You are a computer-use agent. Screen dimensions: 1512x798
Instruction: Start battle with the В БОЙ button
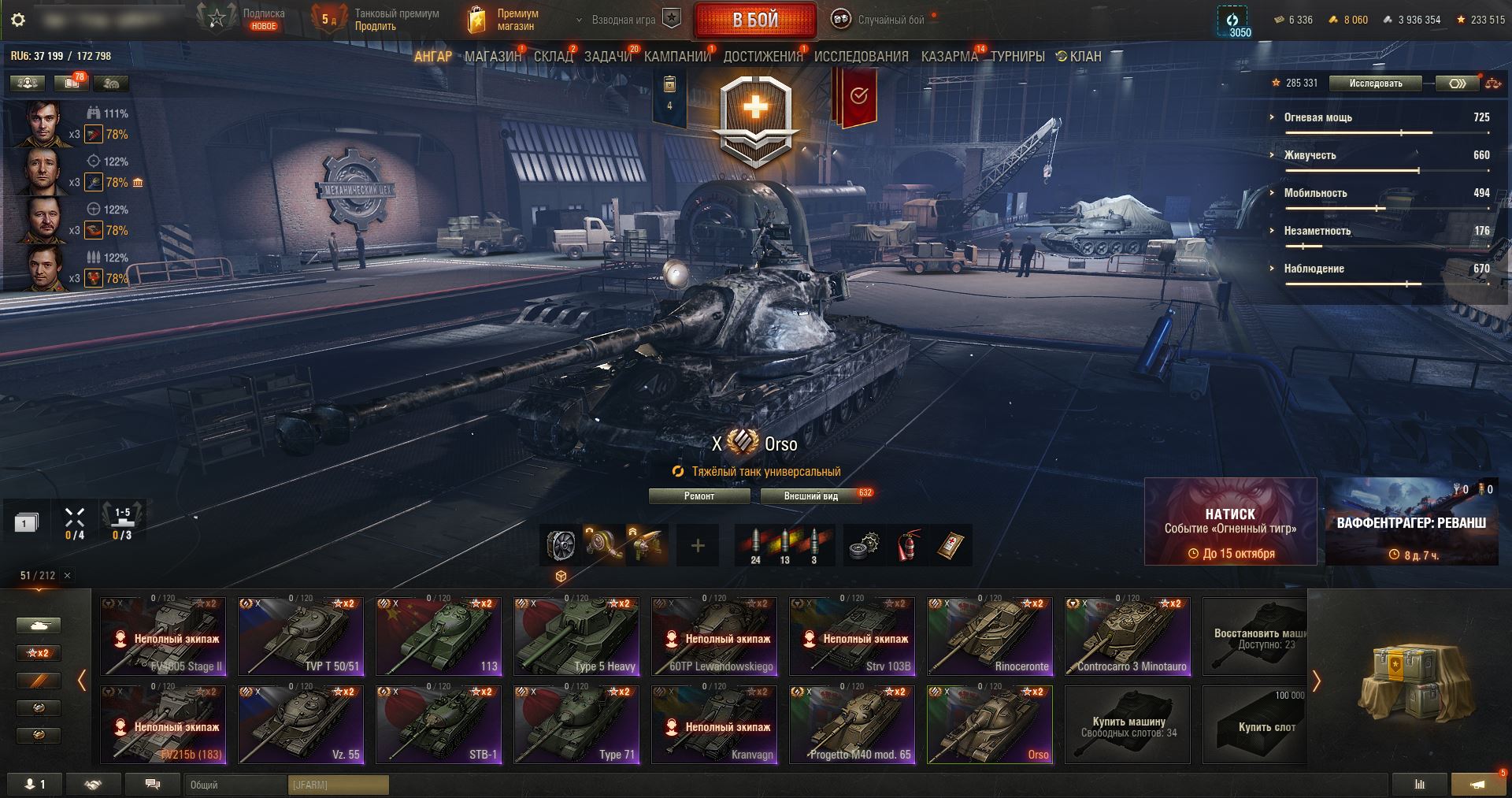coord(754,20)
